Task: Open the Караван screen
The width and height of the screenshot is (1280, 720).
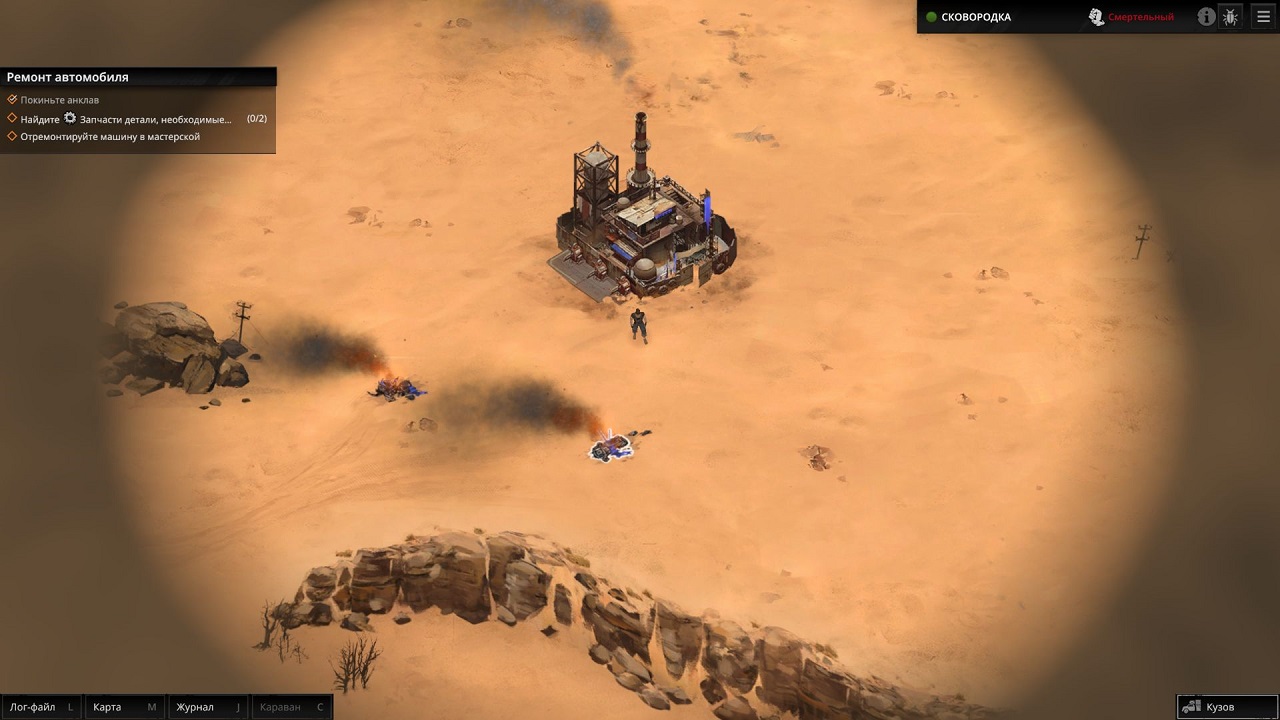Action: (x=280, y=706)
